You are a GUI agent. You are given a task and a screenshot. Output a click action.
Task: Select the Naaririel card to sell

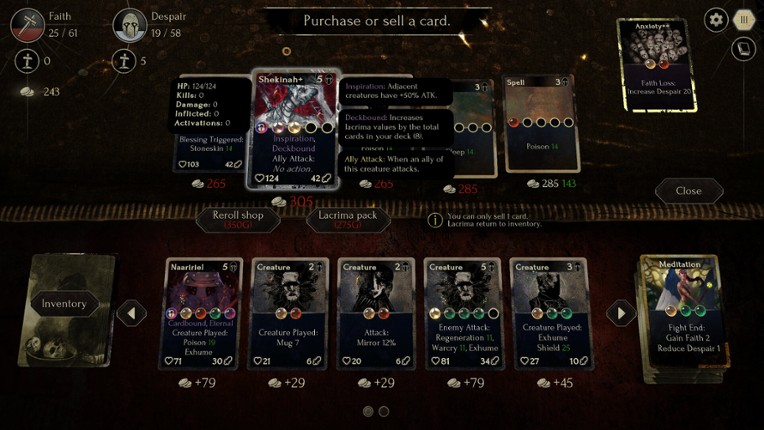point(203,314)
